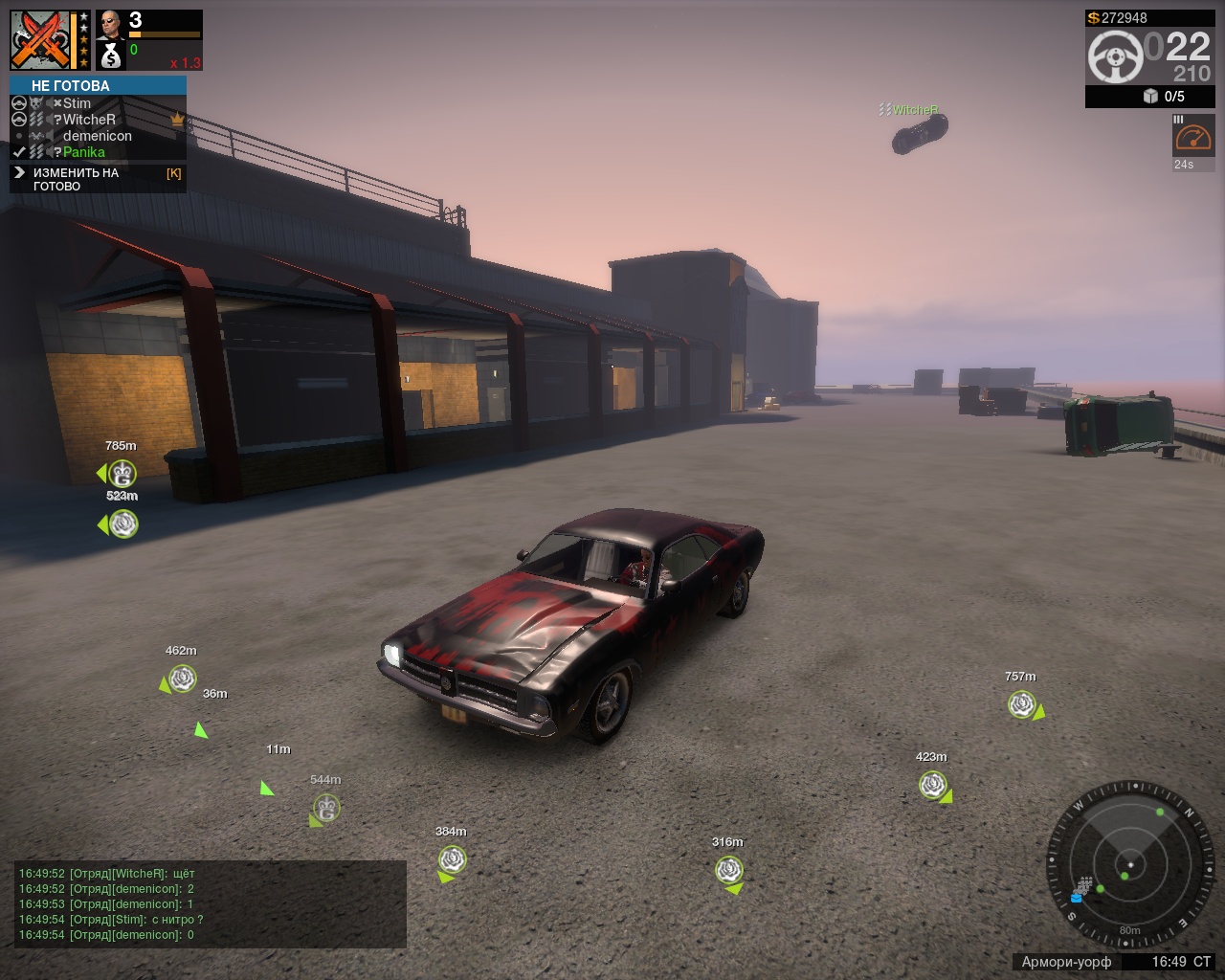Click the orange speedometer timer icon

click(1192, 139)
